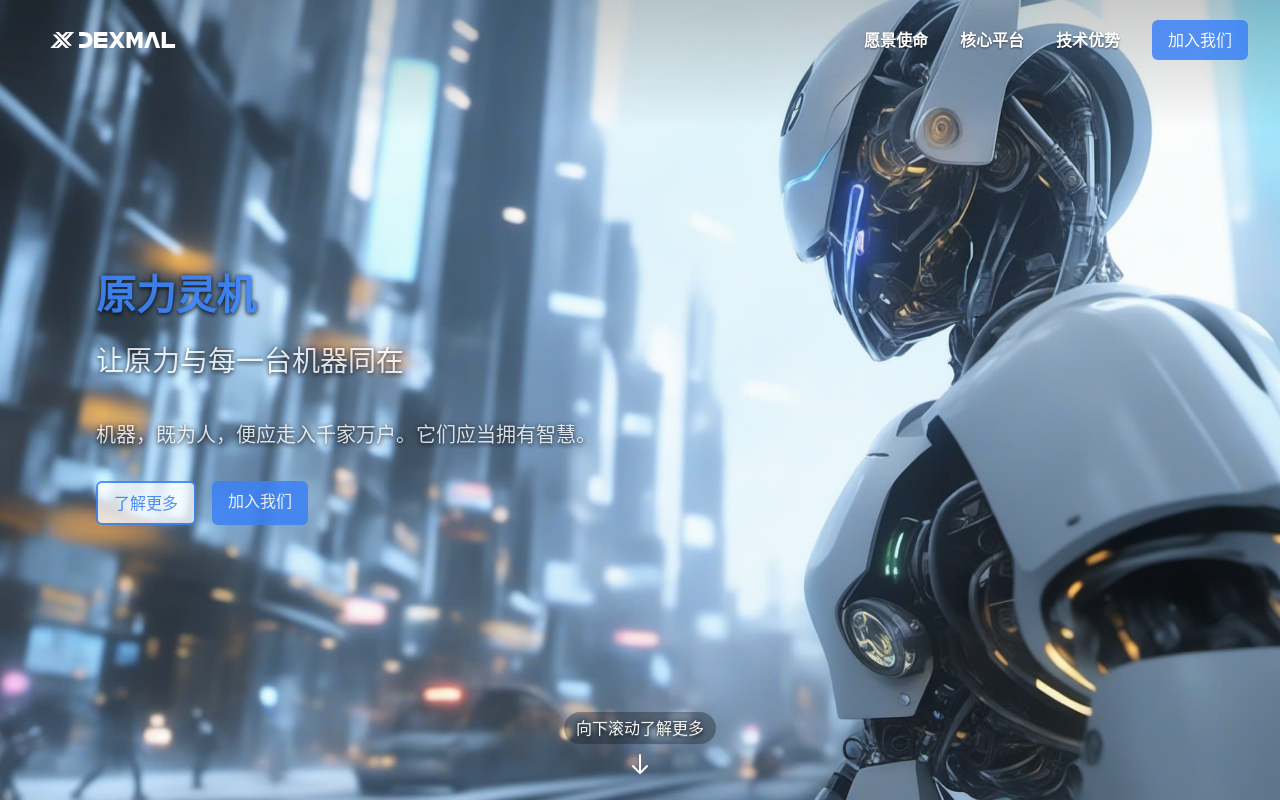Click the DEXMAL logo
The height and width of the screenshot is (800, 1280).
[113, 40]
